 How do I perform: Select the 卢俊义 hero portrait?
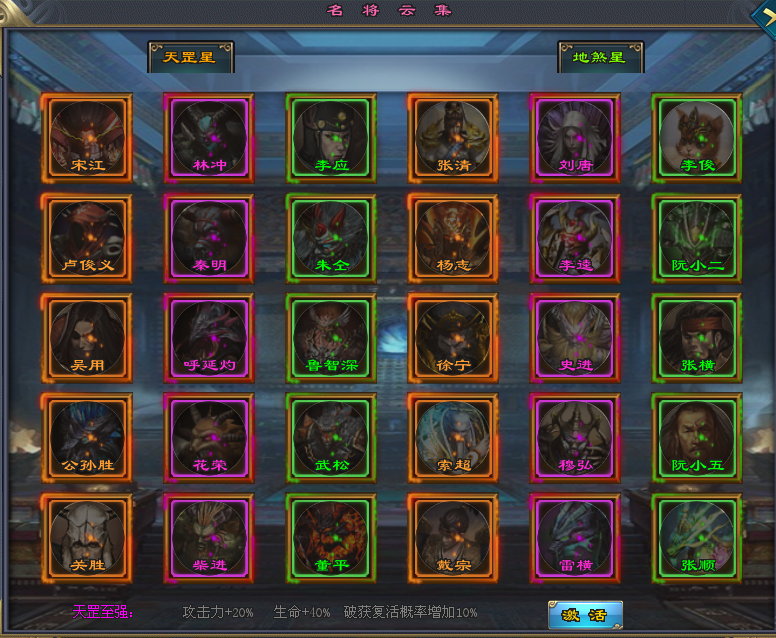click(88, 238)
